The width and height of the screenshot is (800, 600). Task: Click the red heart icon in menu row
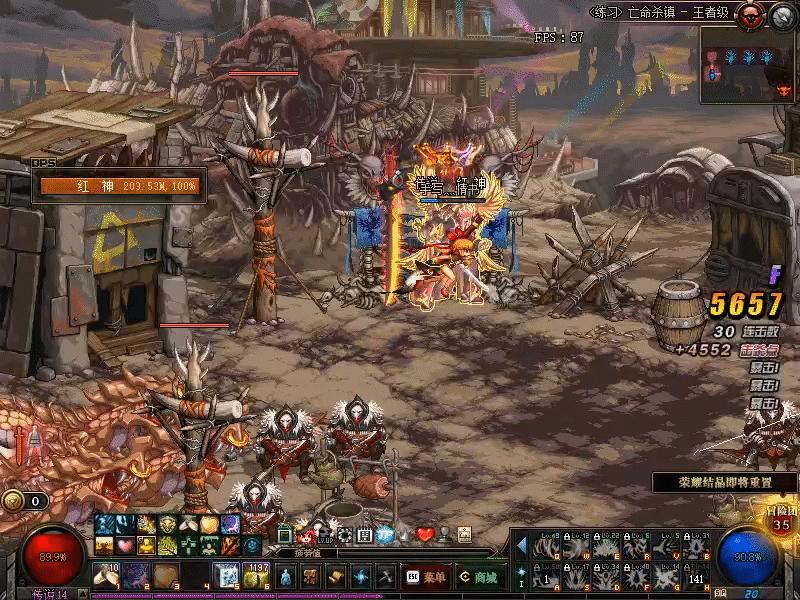pyautogui.click(x=425, y=534)
